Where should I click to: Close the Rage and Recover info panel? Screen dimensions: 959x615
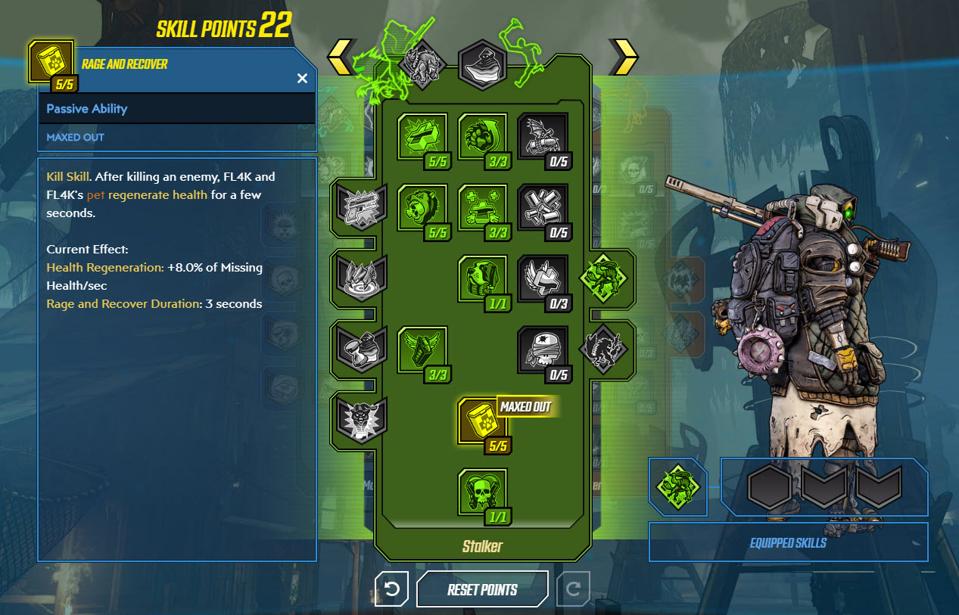[302, 78]
